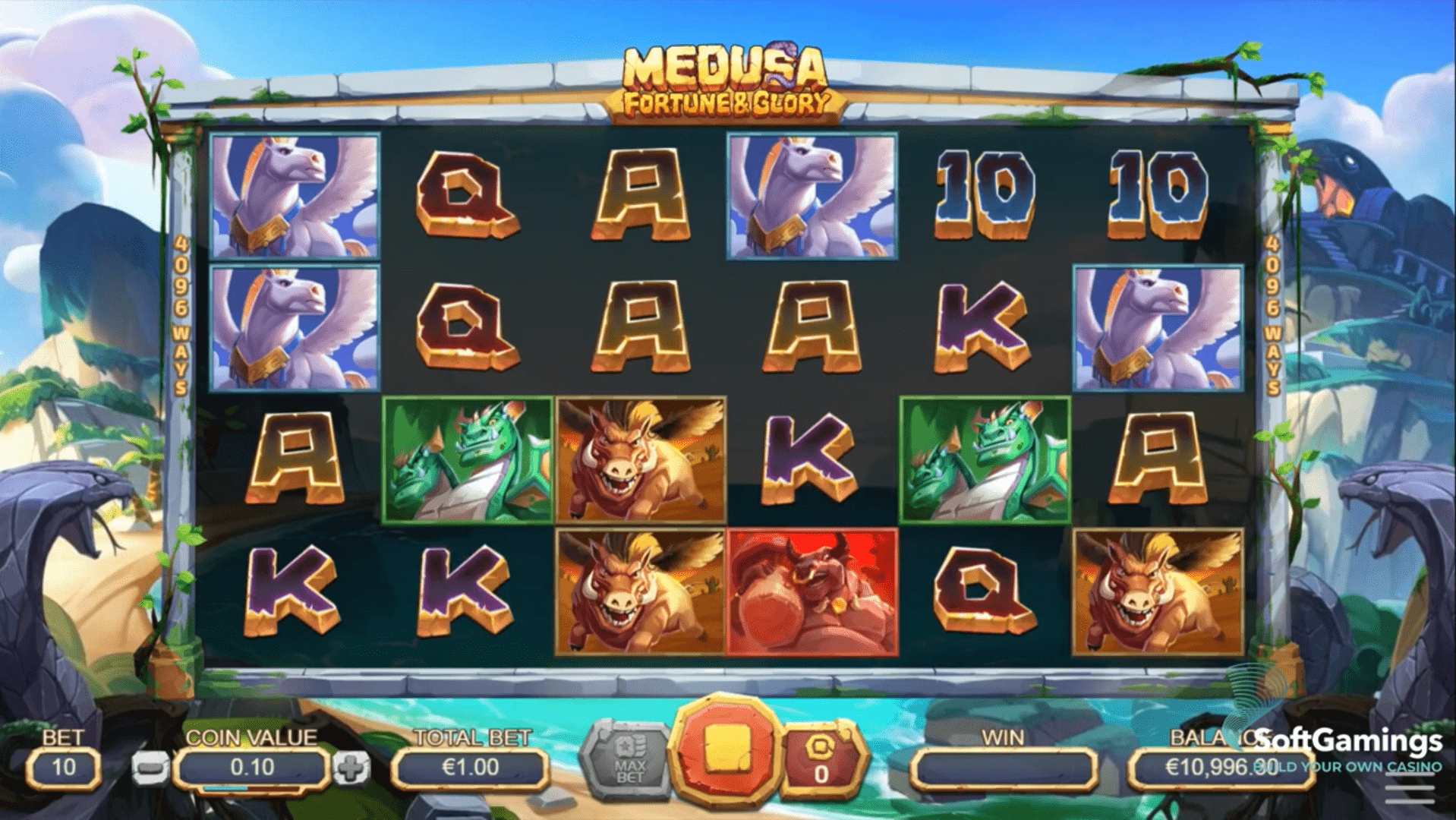Viewport: 1456px width, 820px height.
Task: Open the autoplay spin counter button
Action: tap(821, 760)
